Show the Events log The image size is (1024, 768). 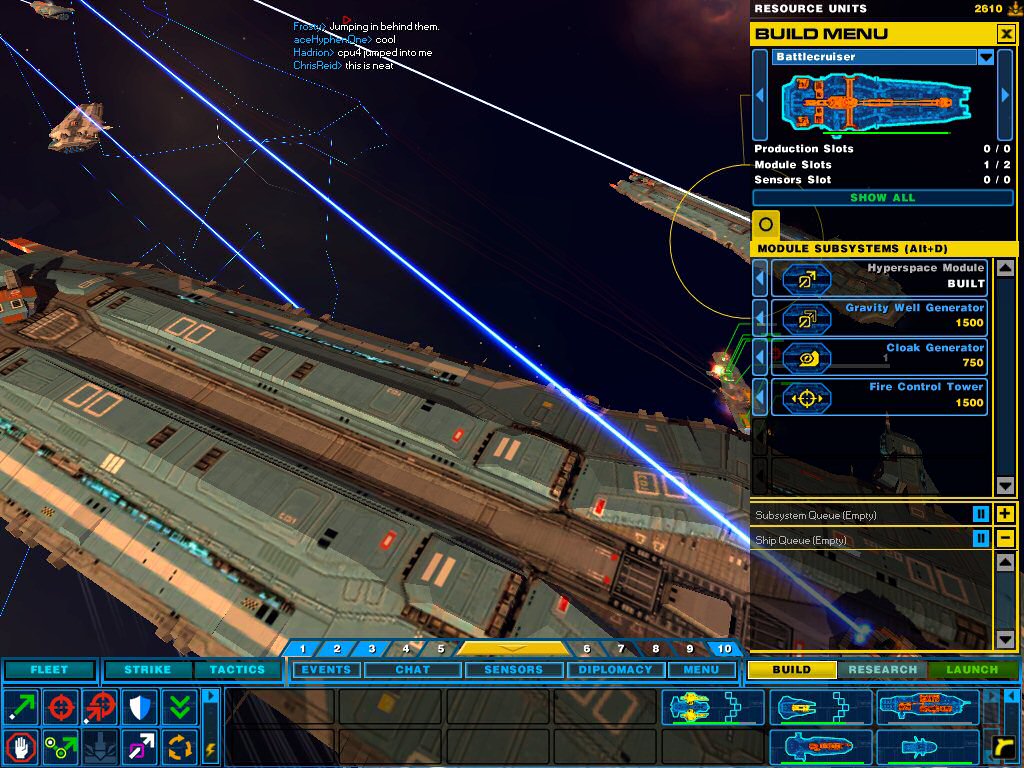click(326, 669)
